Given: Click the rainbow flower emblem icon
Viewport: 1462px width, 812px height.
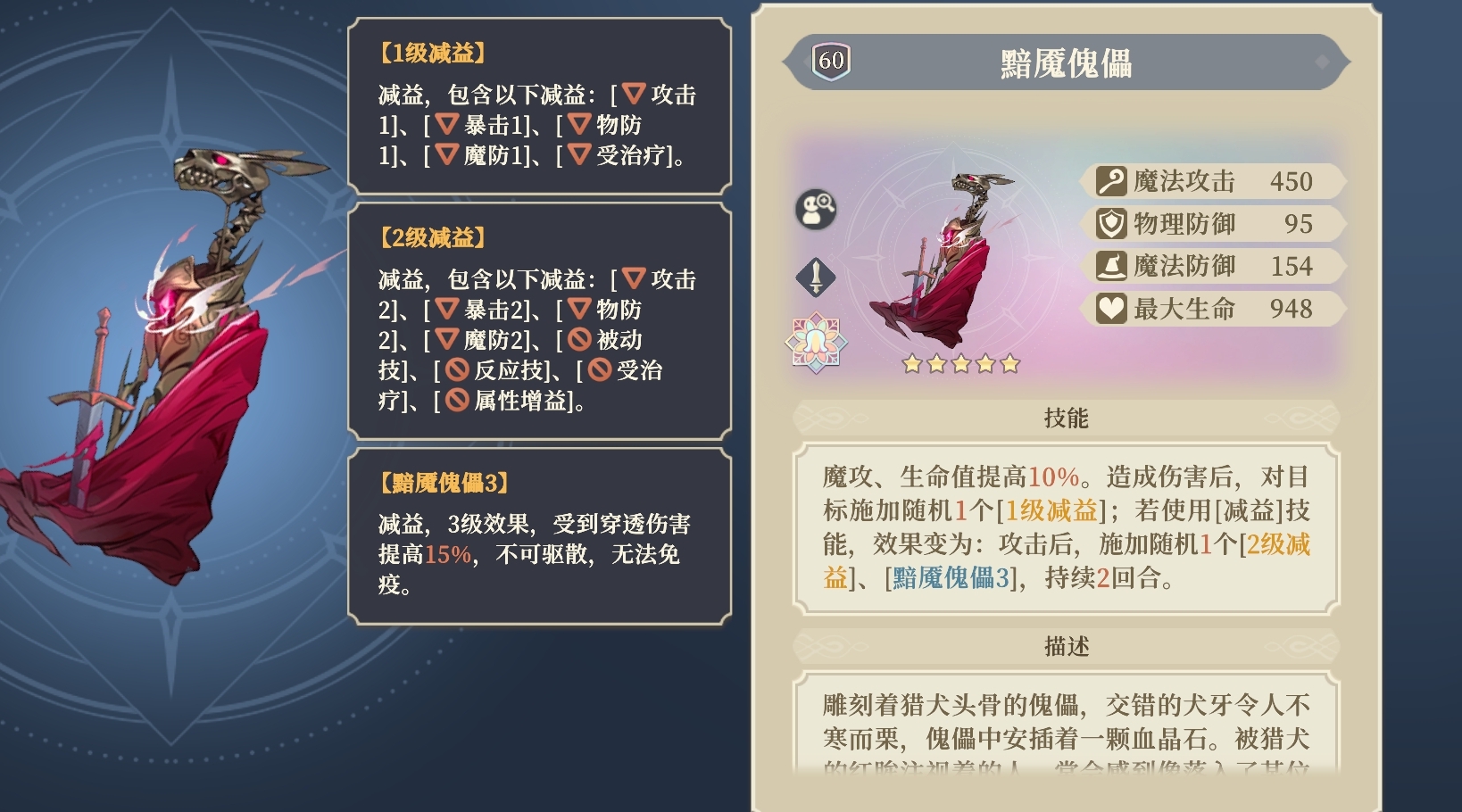Looking at the screenshot, I should tap(815, 339).
